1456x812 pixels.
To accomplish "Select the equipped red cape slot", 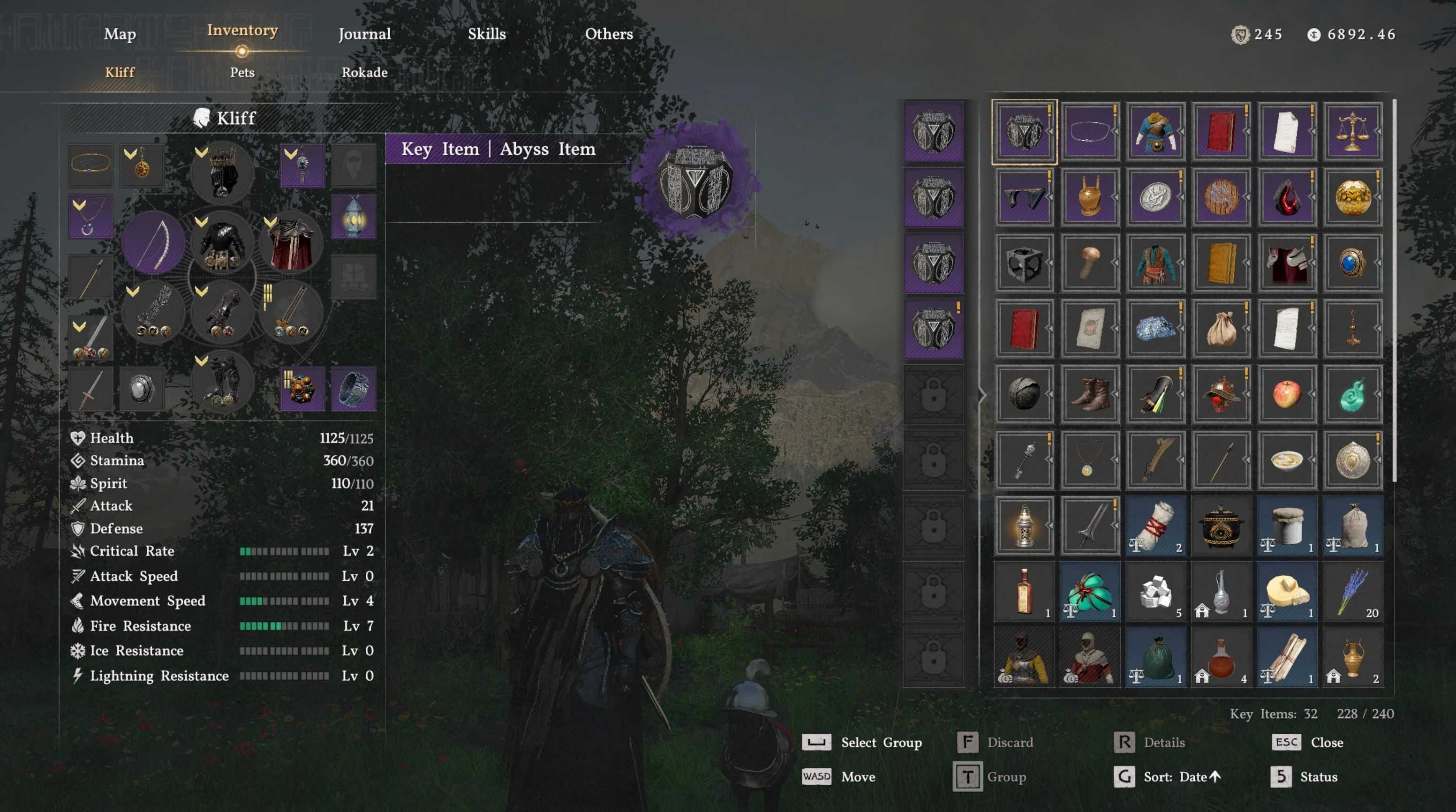I will [x=291, y=243].
